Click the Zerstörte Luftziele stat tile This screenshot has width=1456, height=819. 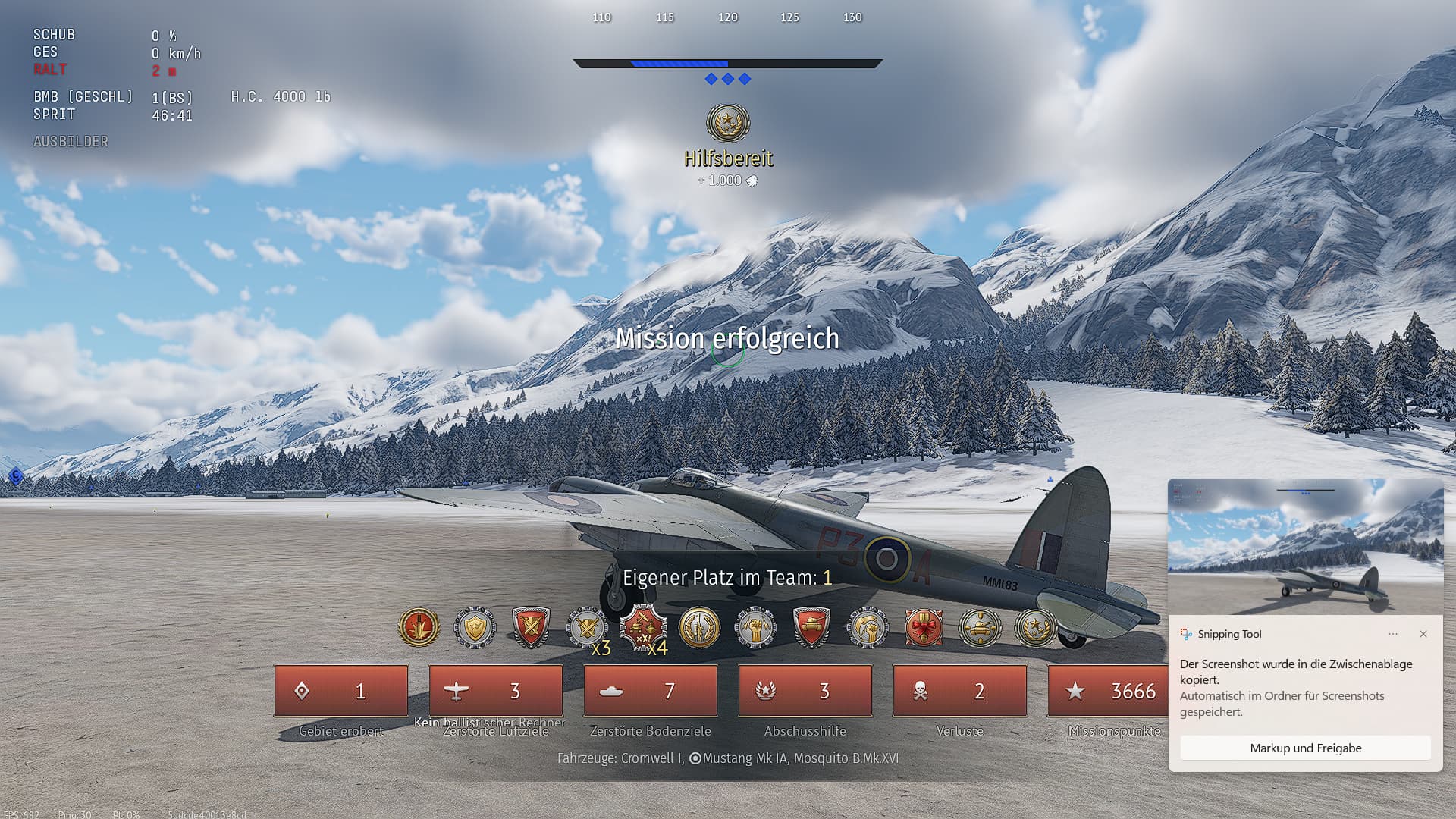[x=496, y=691]
